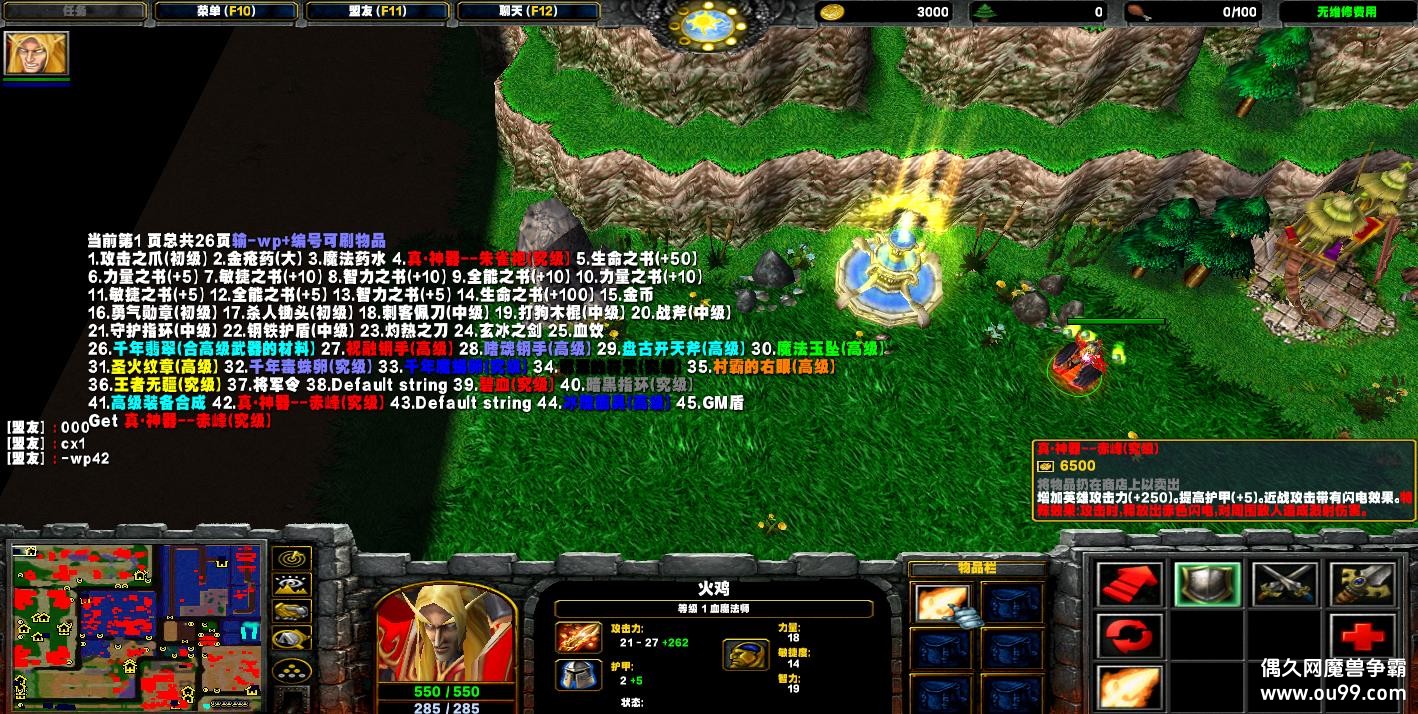The width and height of the screenshot is (1418, 714).
Task: Toggle the creep camp display button
Action: coord(292,638)
